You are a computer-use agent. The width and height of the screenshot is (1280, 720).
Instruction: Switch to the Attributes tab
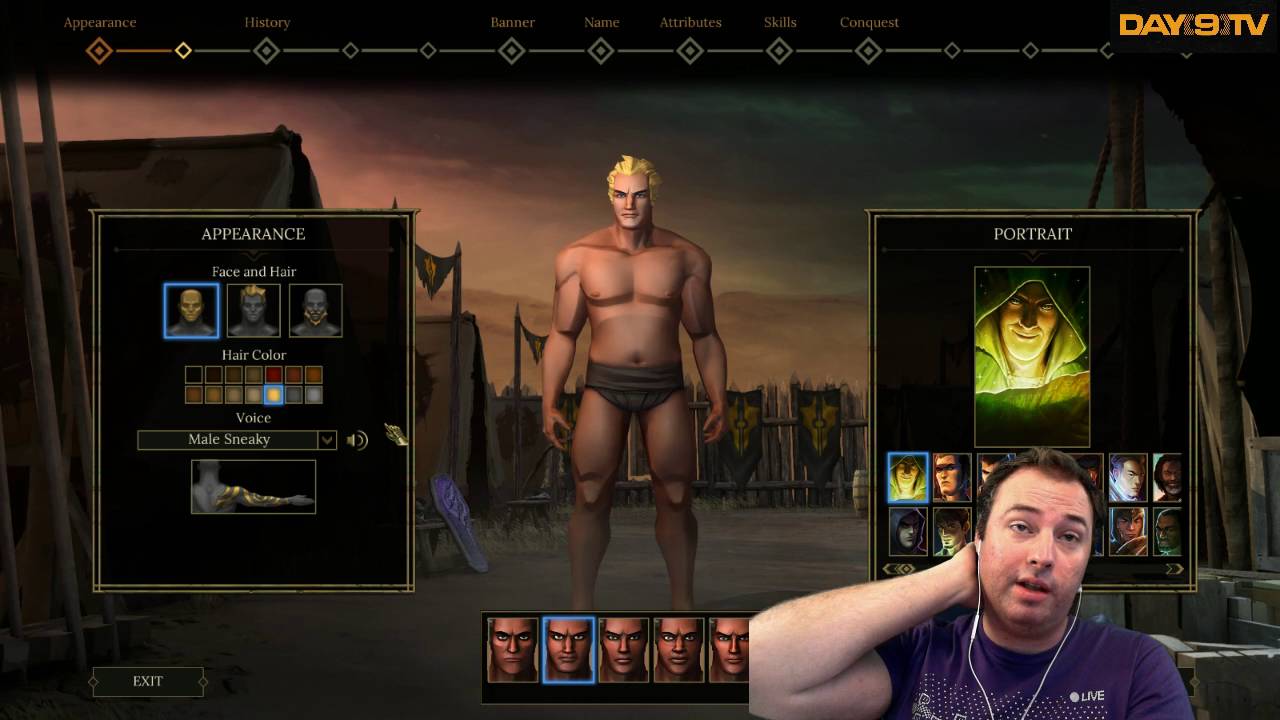click(x=690, y=21)
